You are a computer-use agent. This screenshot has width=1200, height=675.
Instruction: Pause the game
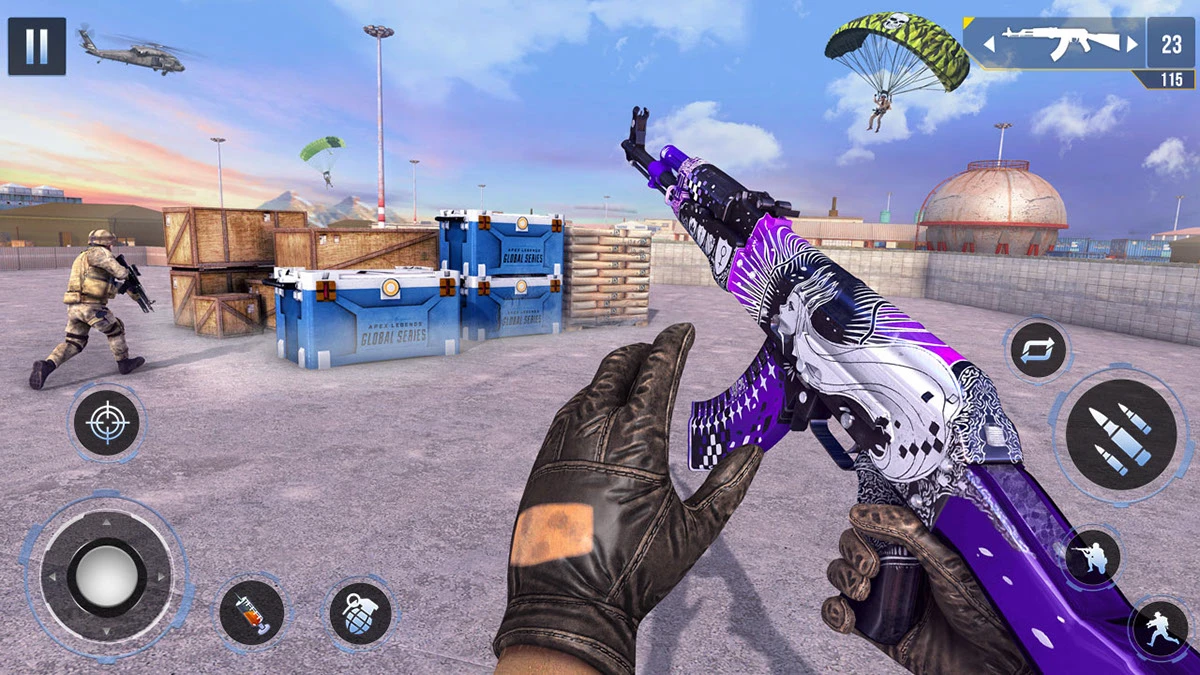coord(37,46)
